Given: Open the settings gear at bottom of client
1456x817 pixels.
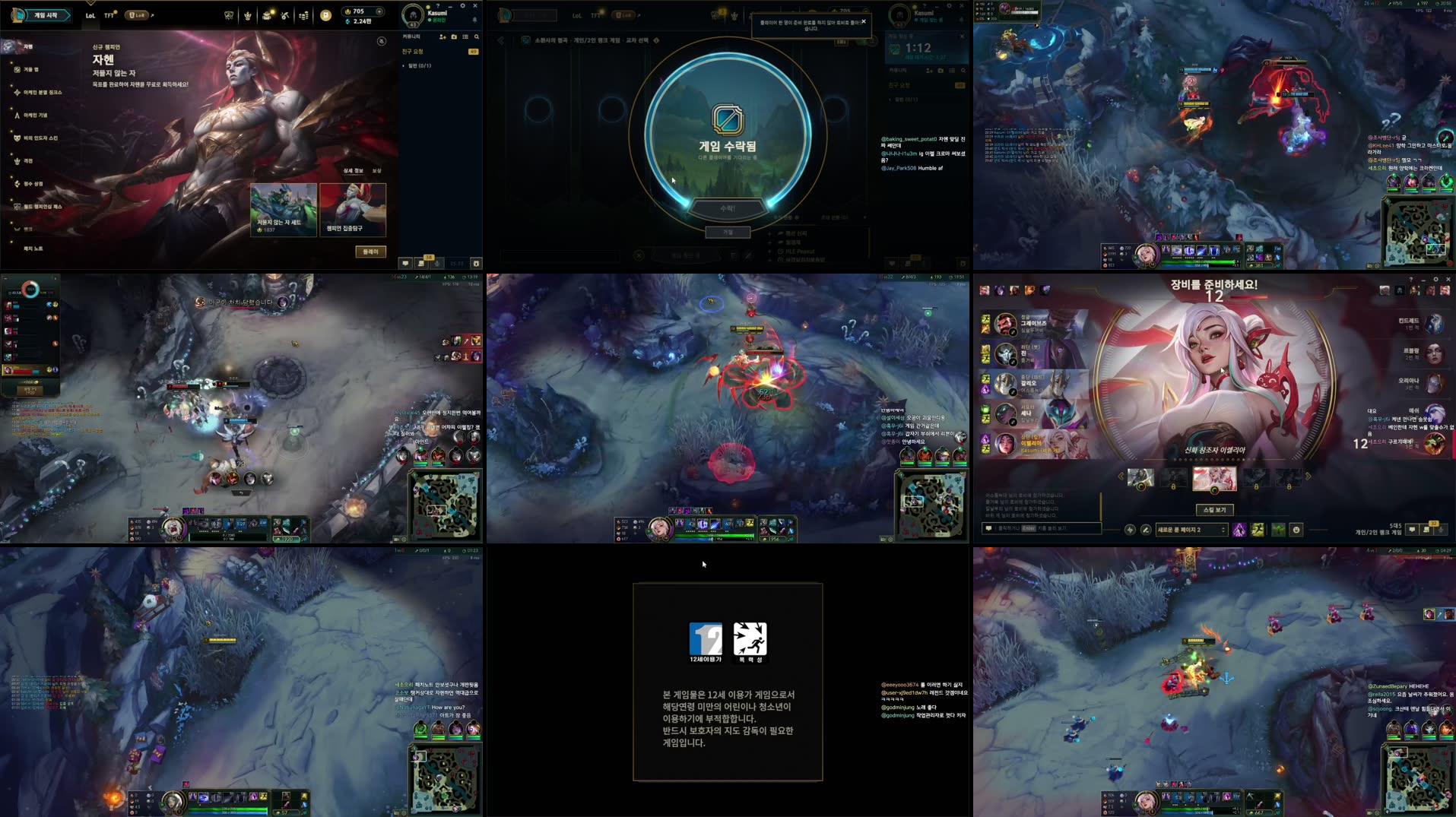Looking at the screenshot, I should point(476,263).
